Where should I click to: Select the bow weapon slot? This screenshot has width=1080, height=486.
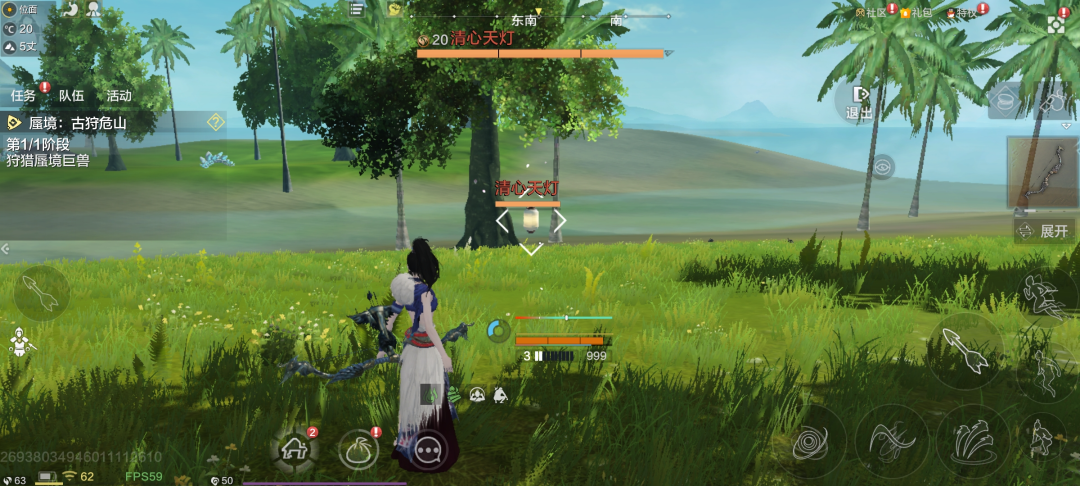1041,174
